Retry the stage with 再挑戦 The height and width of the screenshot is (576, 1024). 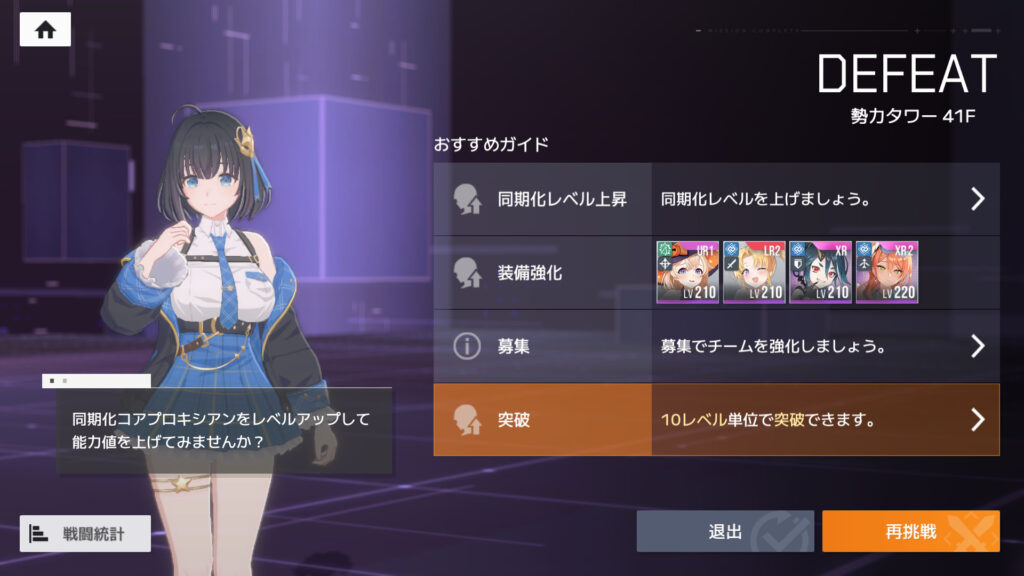910,531
